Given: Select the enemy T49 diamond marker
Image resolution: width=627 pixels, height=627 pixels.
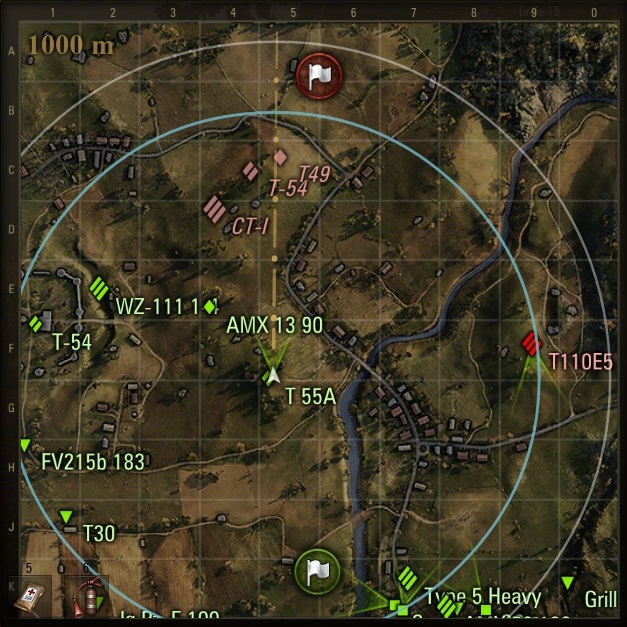Looking at the screenshot, I should (x=281, y=157).
